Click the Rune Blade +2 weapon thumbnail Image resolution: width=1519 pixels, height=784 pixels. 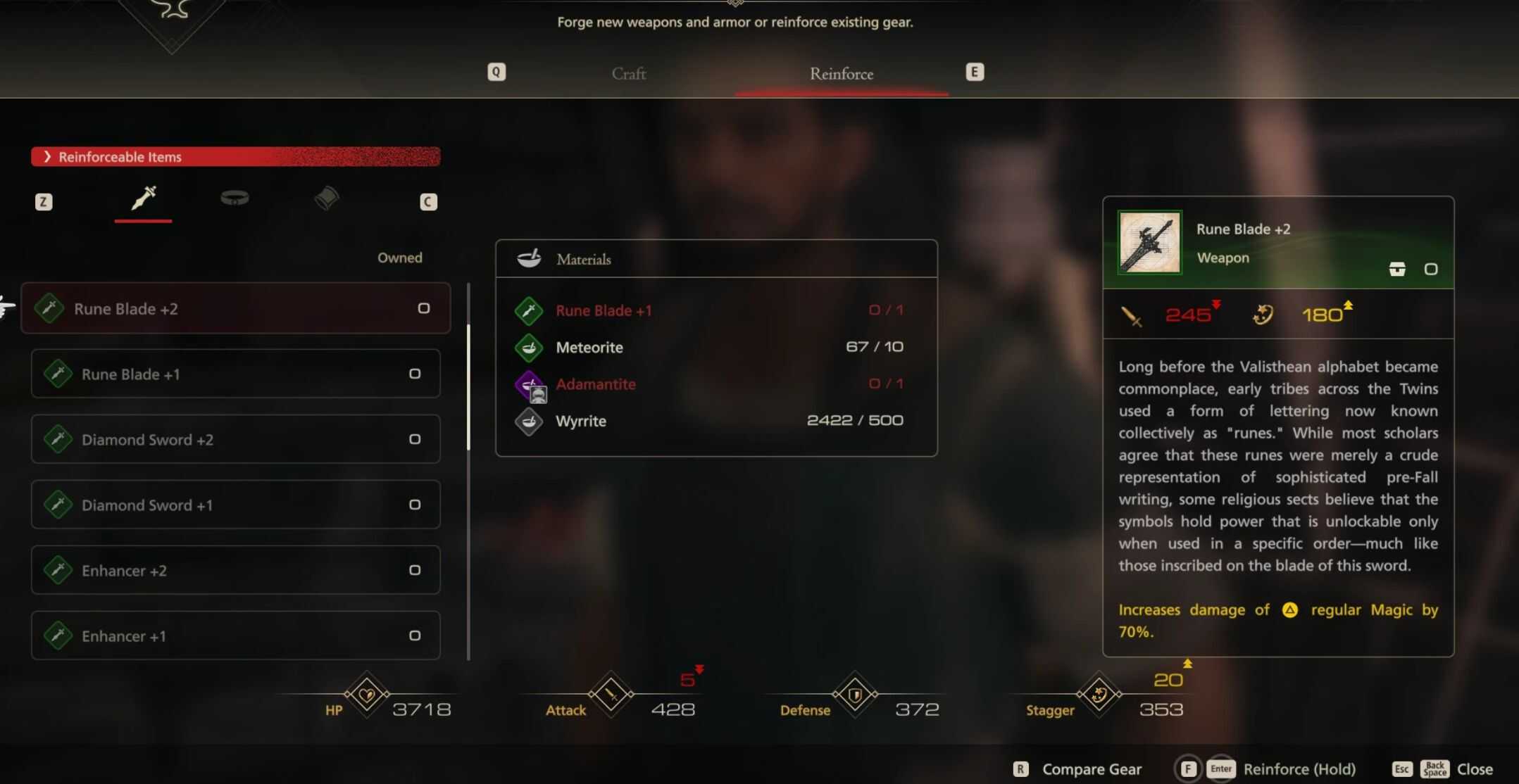1149,243
